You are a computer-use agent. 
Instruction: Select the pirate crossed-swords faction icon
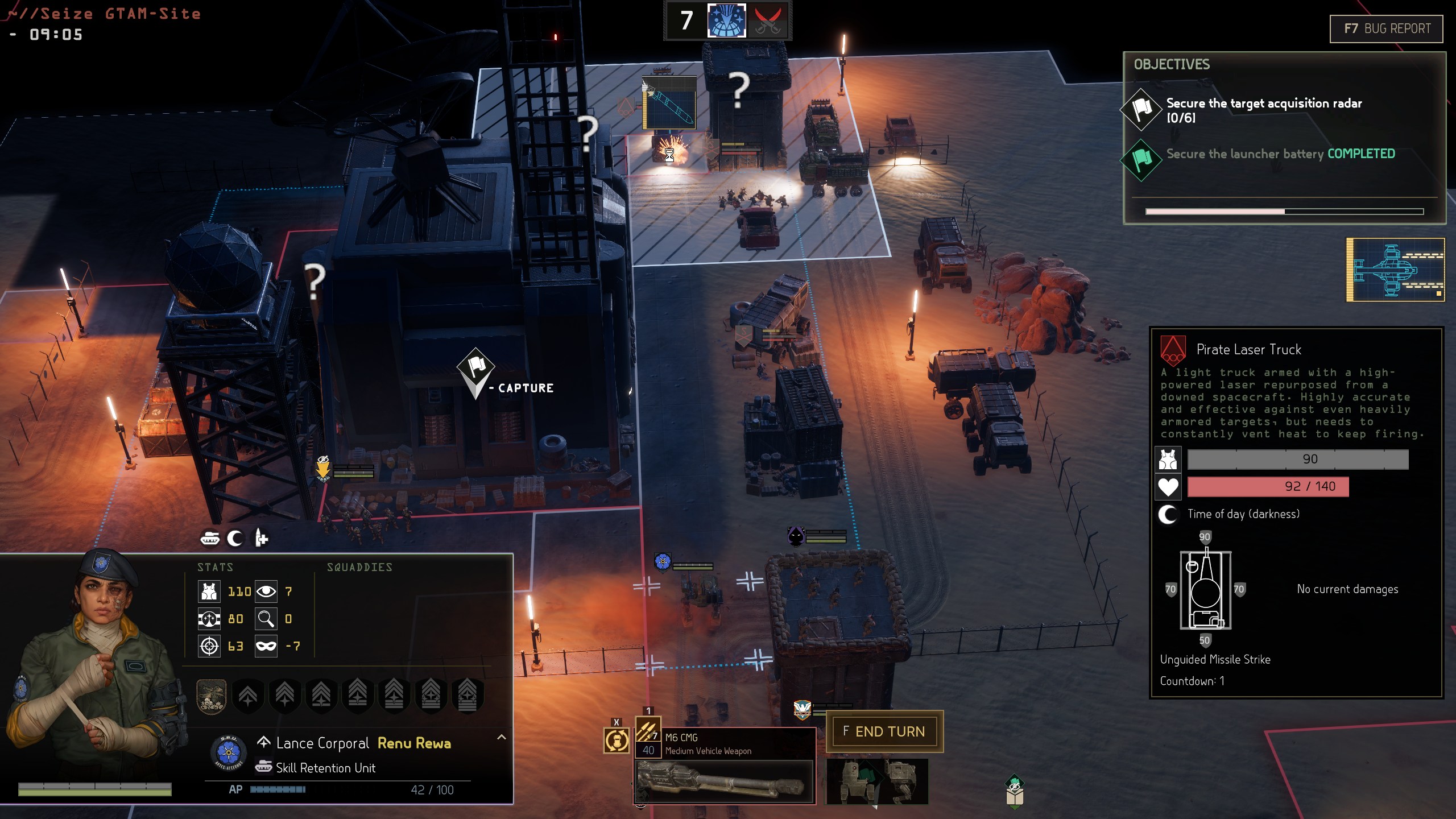pyautogui.click(x=767, y=20)
